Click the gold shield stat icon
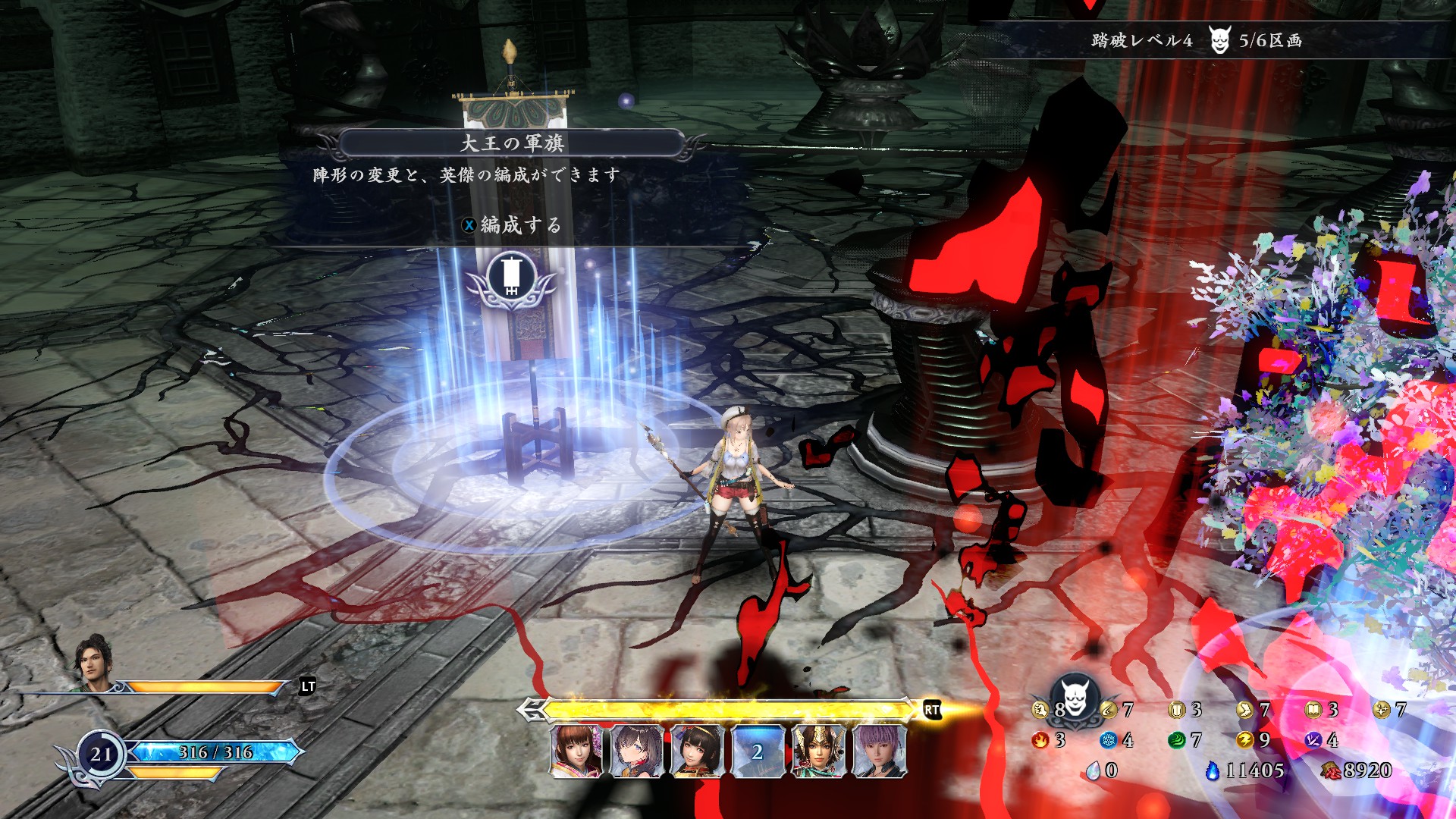 1176,710
